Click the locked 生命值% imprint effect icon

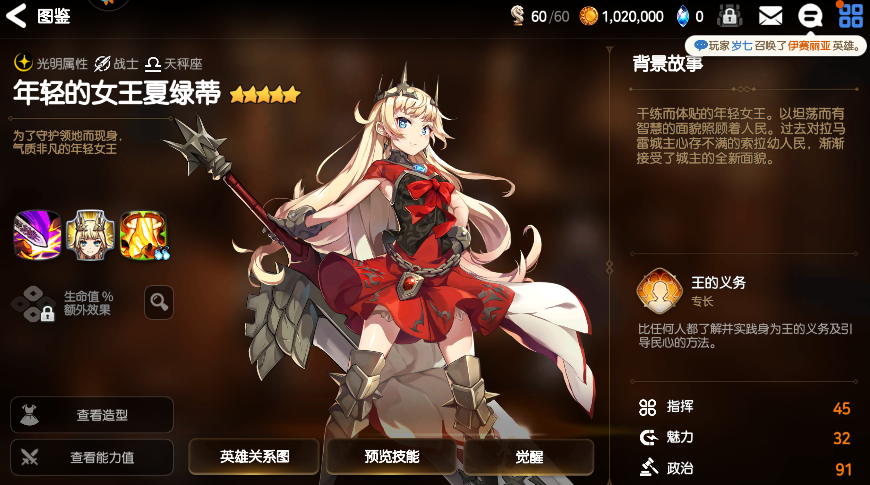coord(34,302)
